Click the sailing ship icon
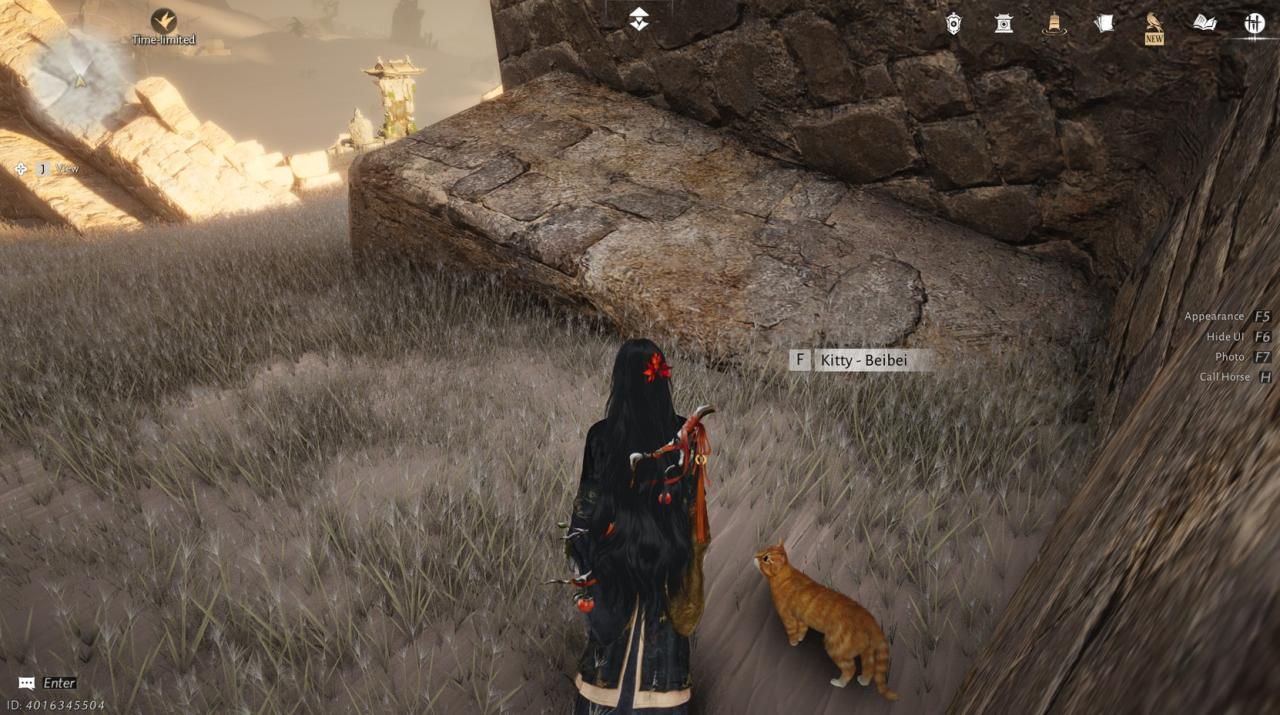 (1054, 23)
